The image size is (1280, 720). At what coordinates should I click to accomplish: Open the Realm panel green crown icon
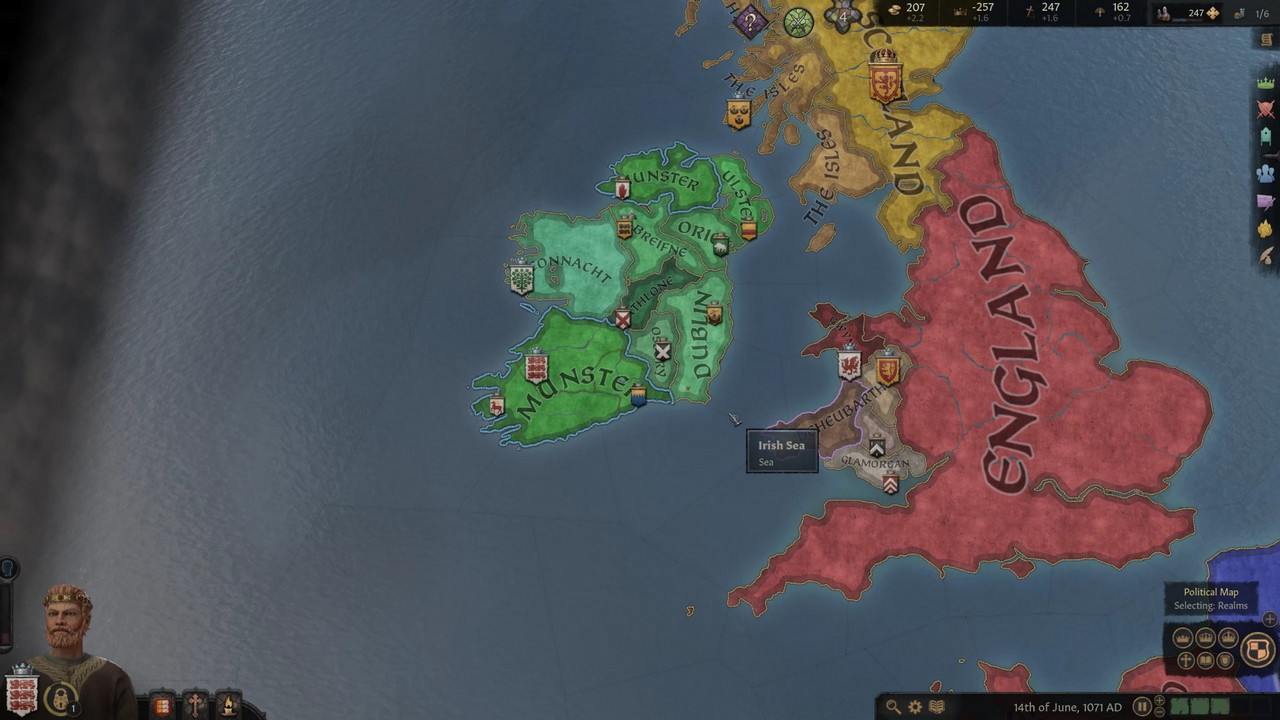click(1266, 83)
